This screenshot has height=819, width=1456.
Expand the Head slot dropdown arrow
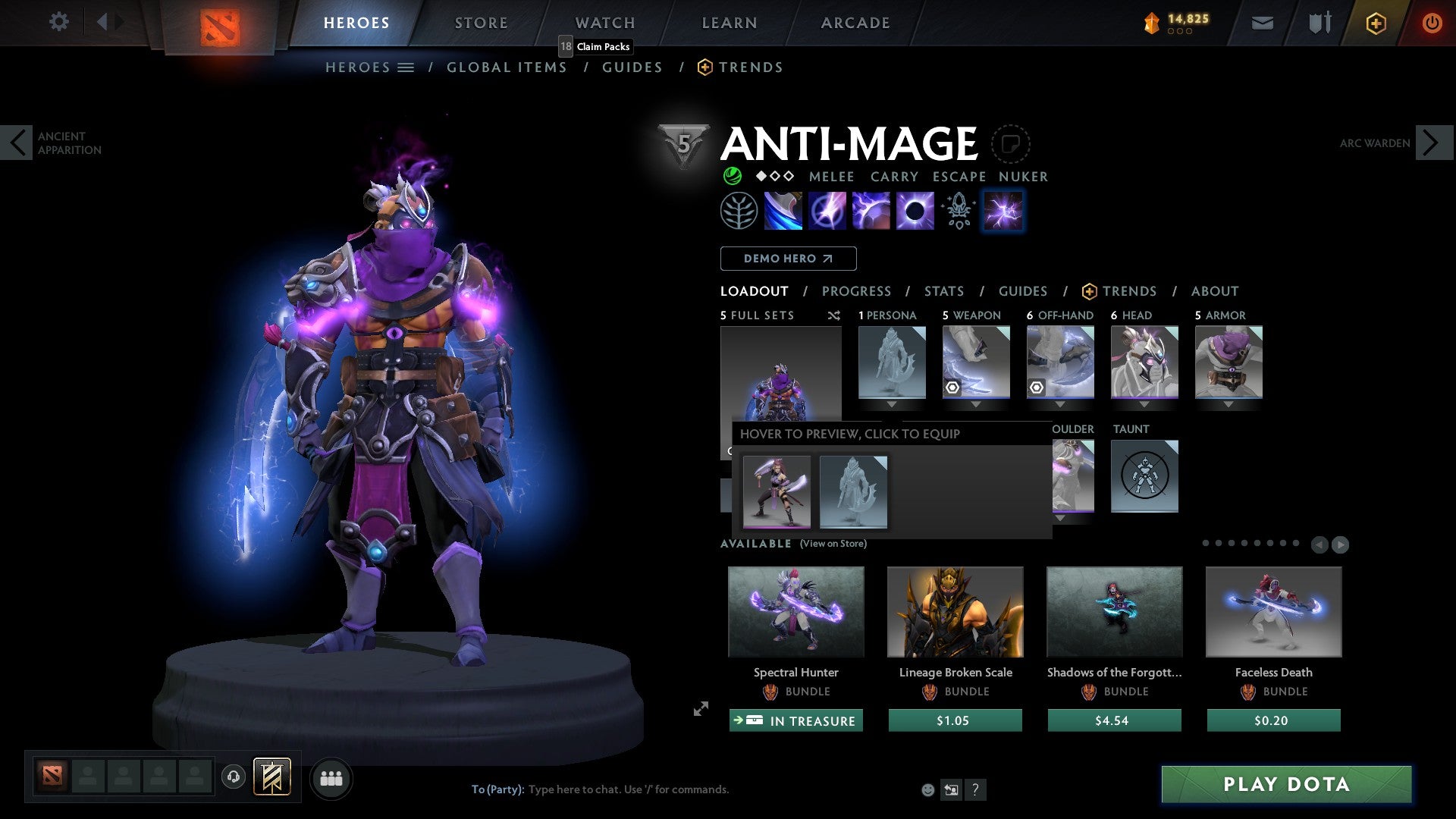point(1144,404)
